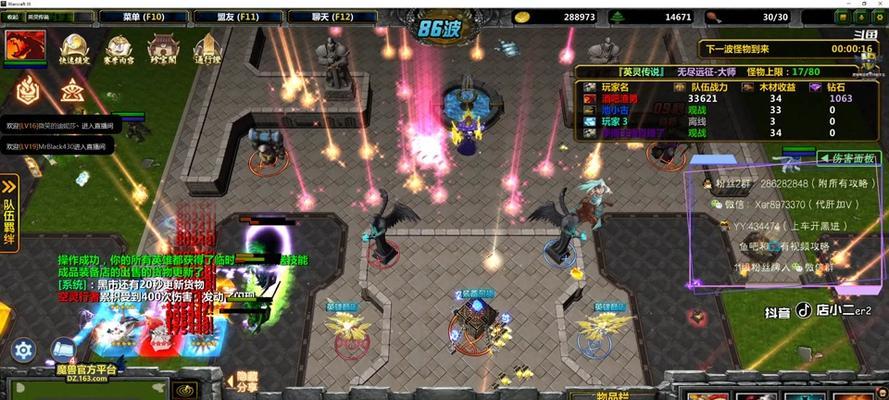Open the 聊天 (F12) chat log
This screenshot has width=889, height=400.
tap(329, 17)
